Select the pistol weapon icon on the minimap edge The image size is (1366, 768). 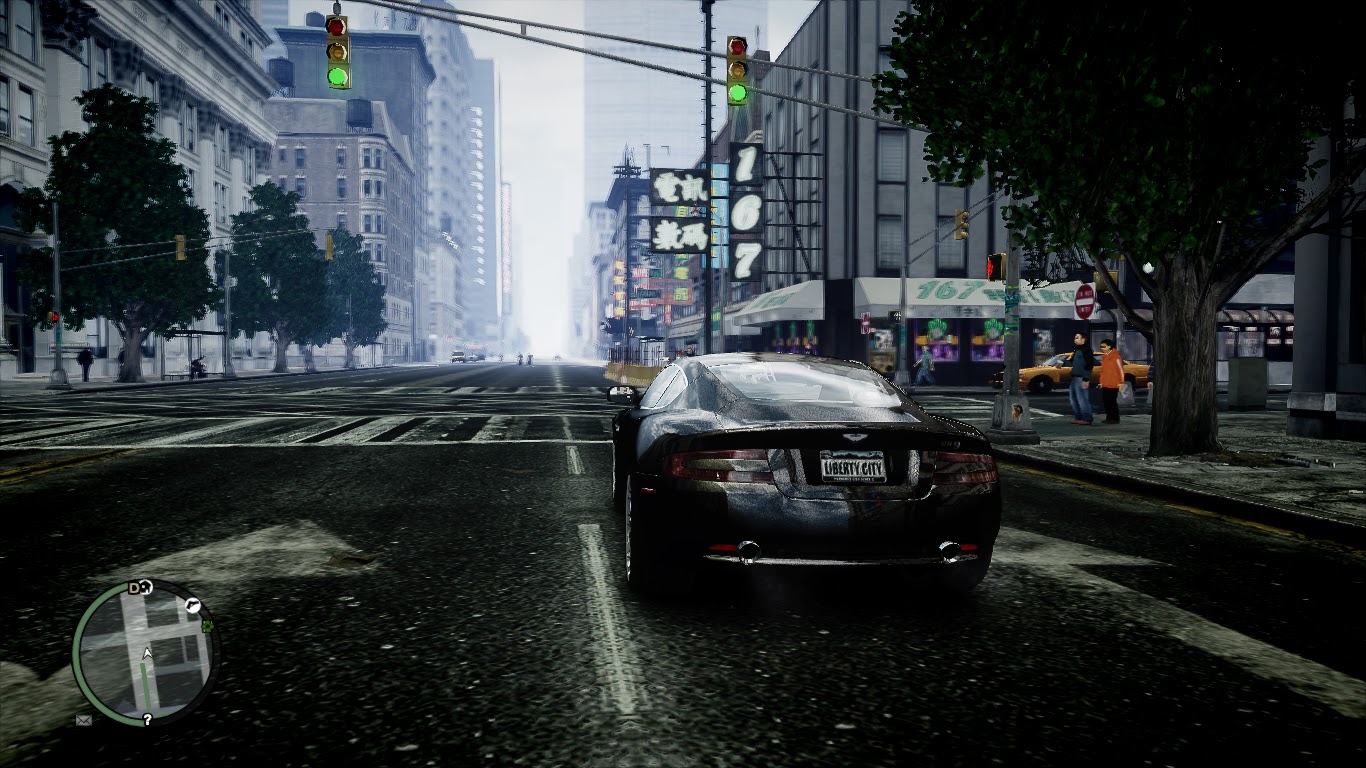pyautogui.click(x=192, y=605)
